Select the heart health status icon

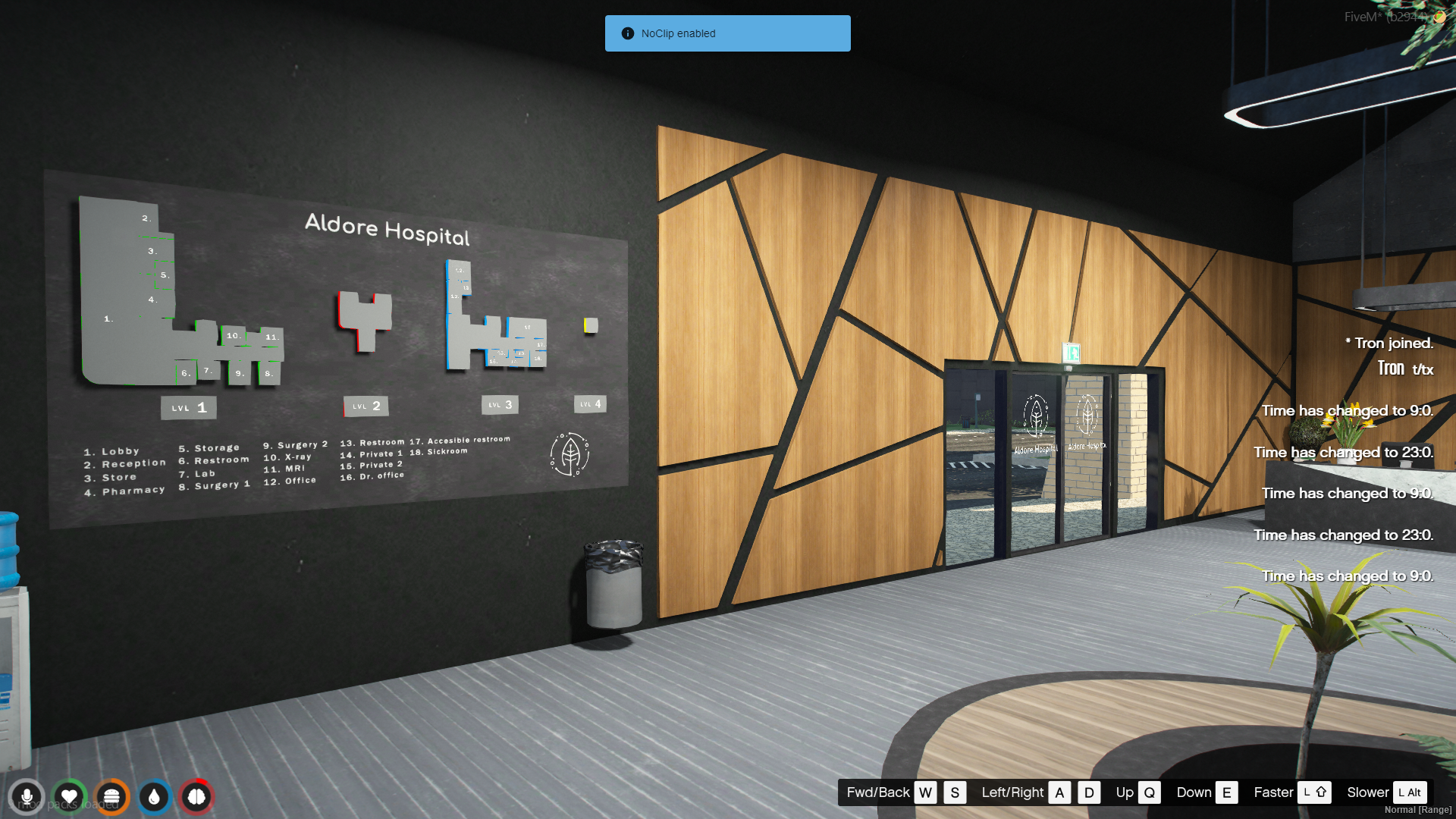[x=69, y=797]
